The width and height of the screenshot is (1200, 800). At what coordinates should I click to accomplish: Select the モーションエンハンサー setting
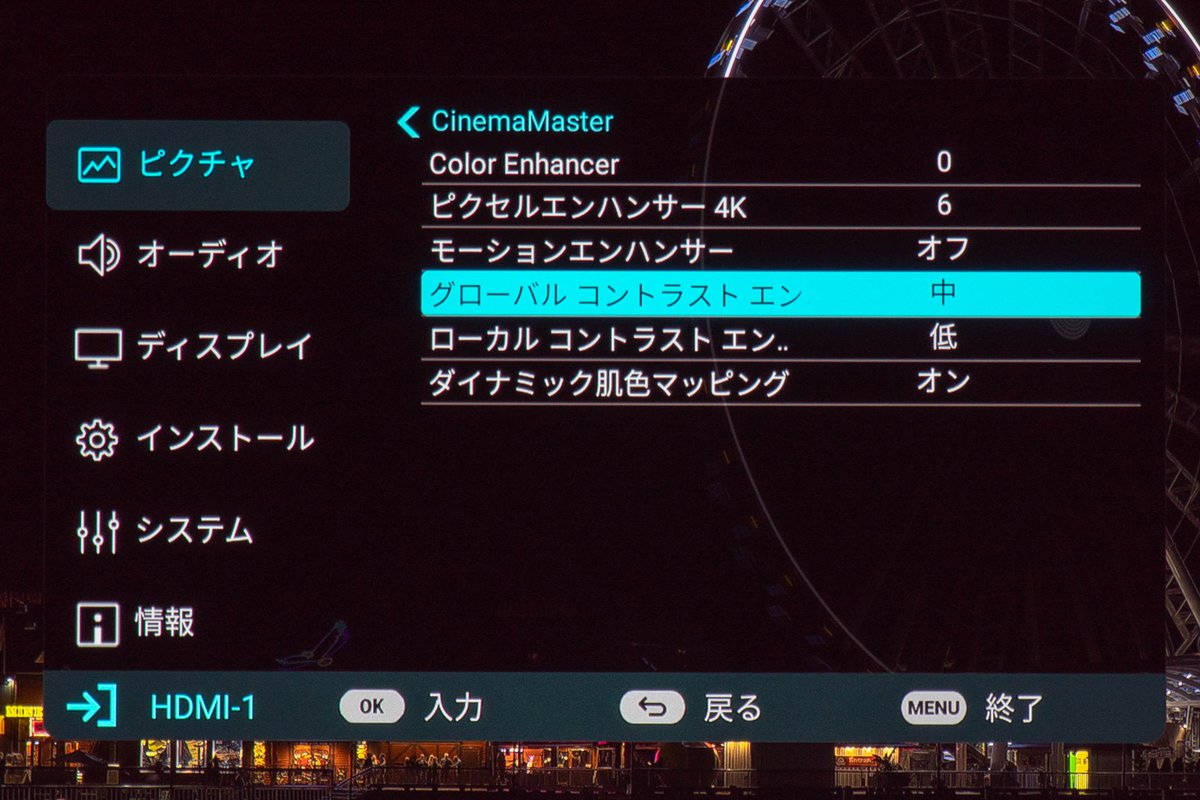(x=780, y=250)
